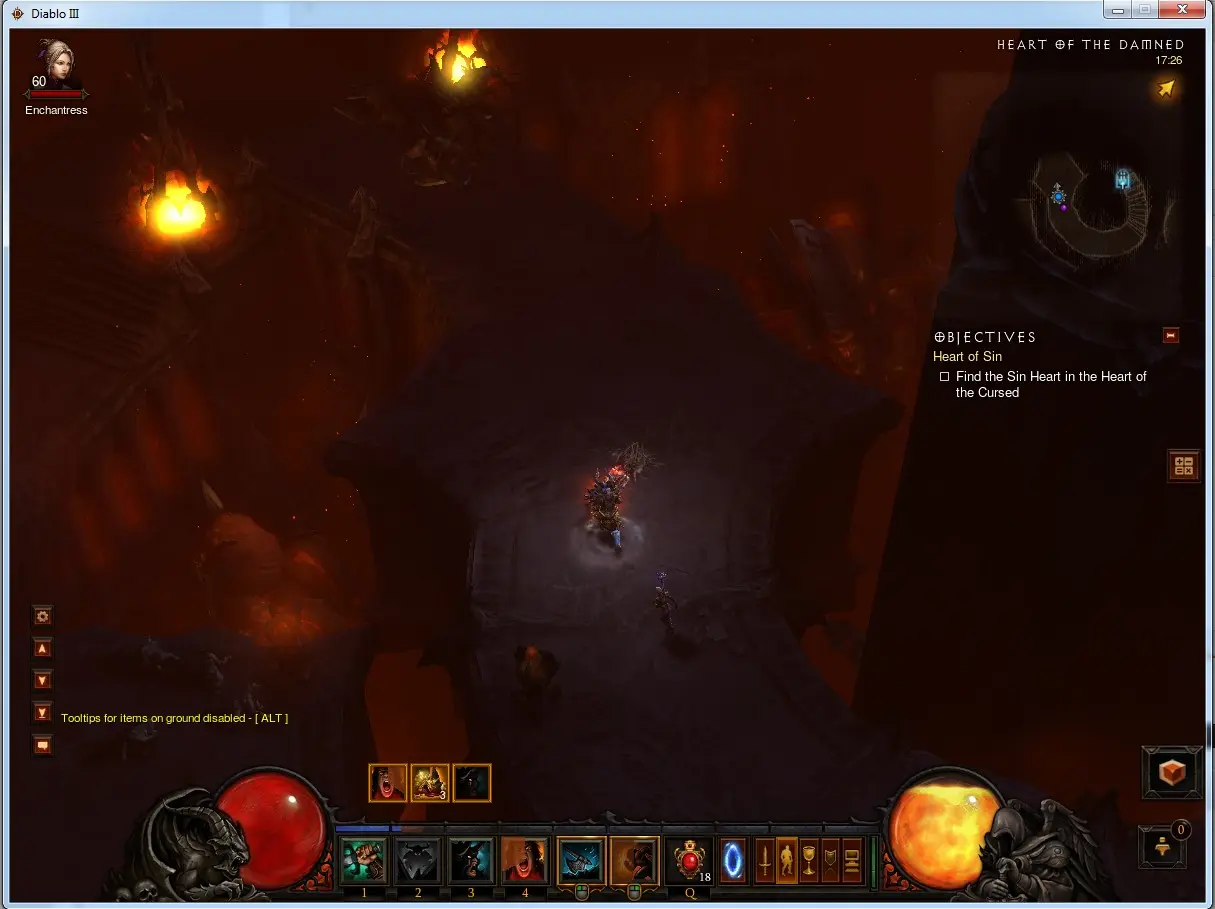Open chat settings with the gear button

point(42,616)
